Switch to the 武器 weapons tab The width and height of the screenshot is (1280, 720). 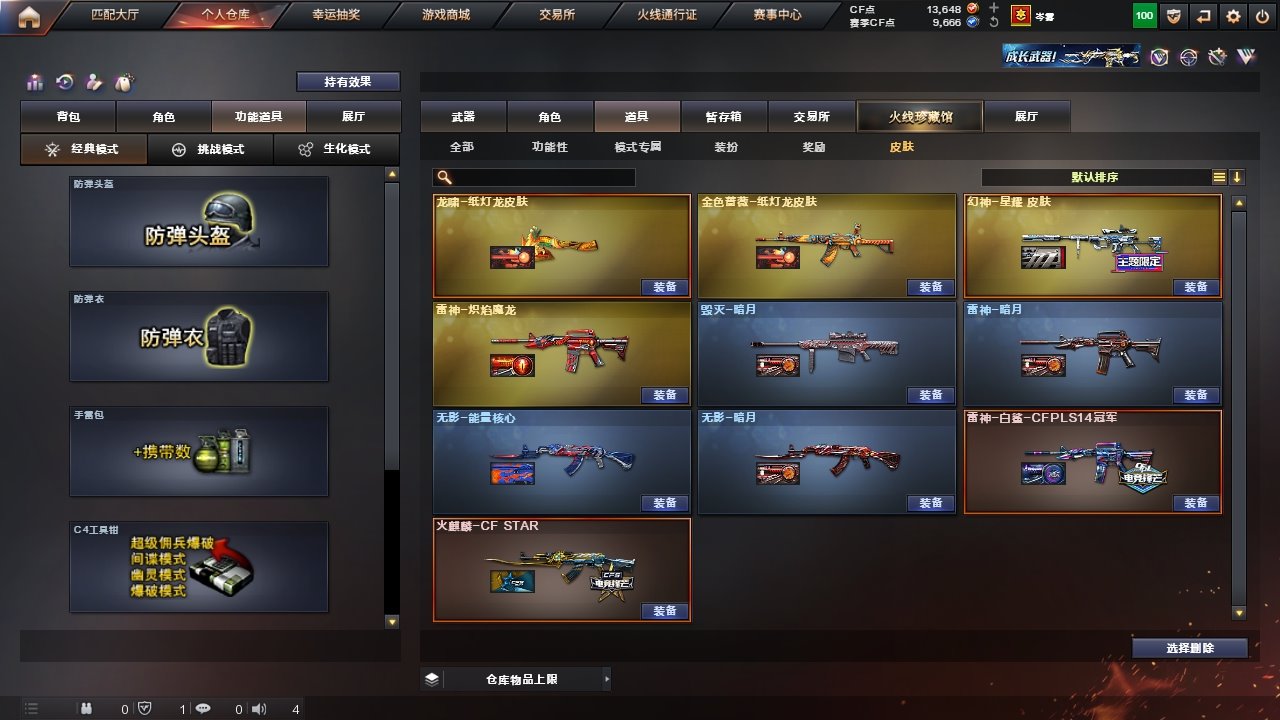coord(463,117)
